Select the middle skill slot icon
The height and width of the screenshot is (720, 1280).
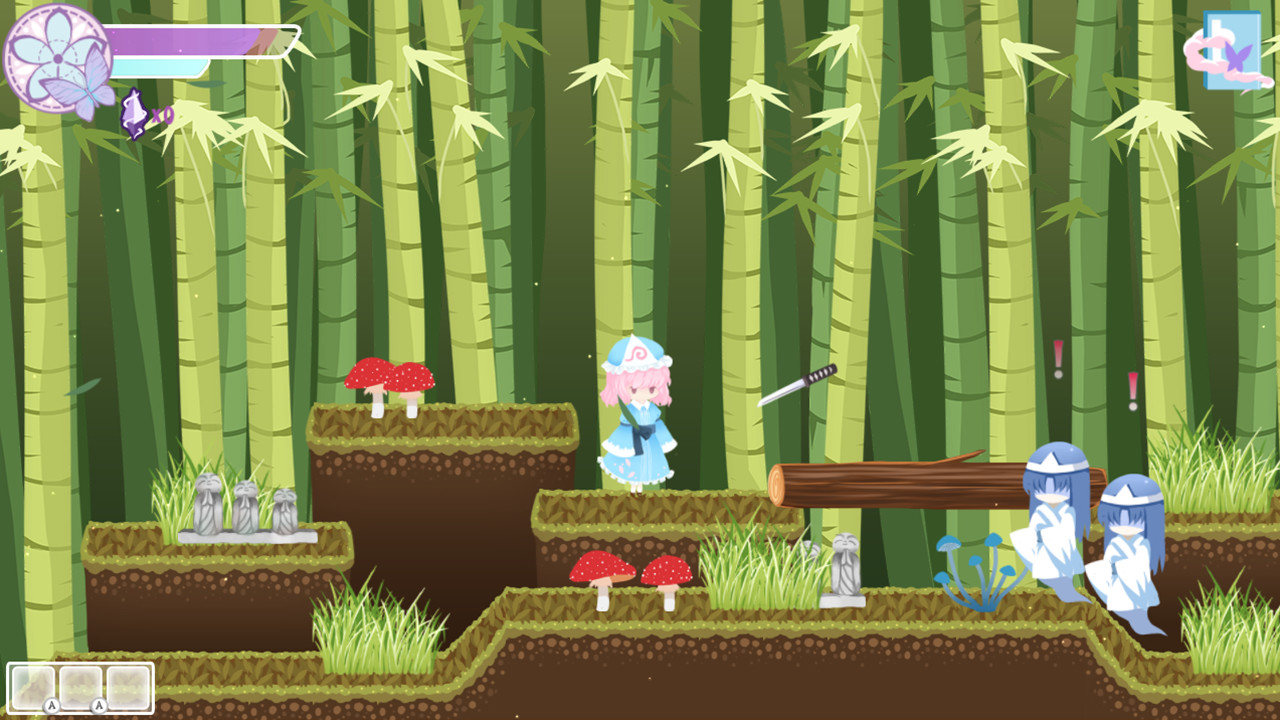coord(83,687)
